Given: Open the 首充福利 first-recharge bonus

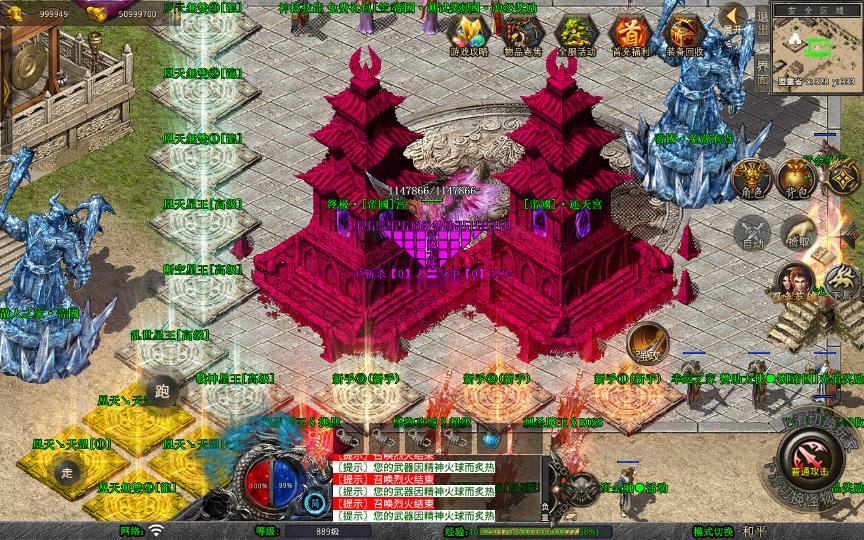Looking at the screenshot, I should (x=629, y=36).
